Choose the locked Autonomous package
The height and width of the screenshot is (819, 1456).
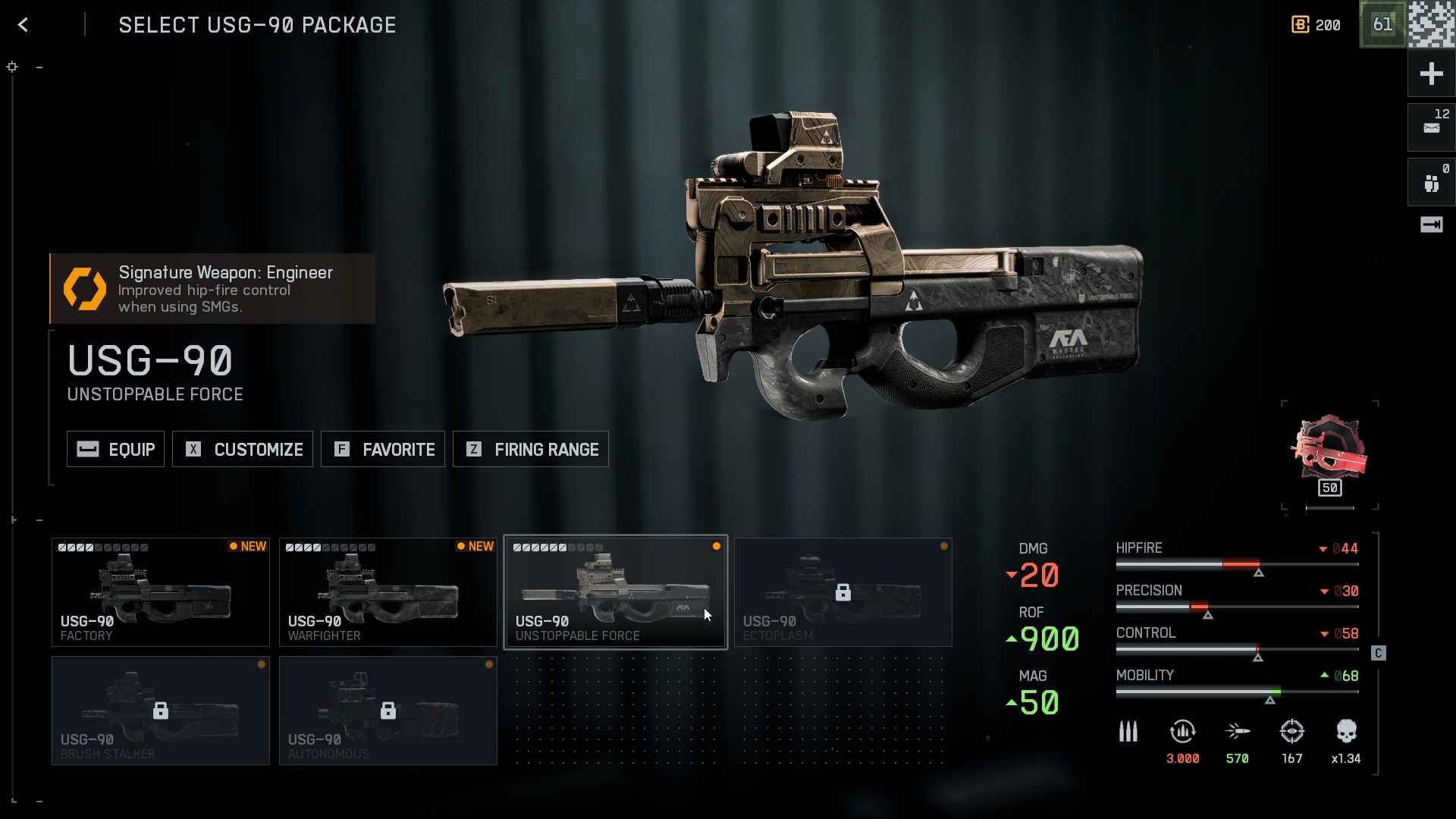point(388,711)
